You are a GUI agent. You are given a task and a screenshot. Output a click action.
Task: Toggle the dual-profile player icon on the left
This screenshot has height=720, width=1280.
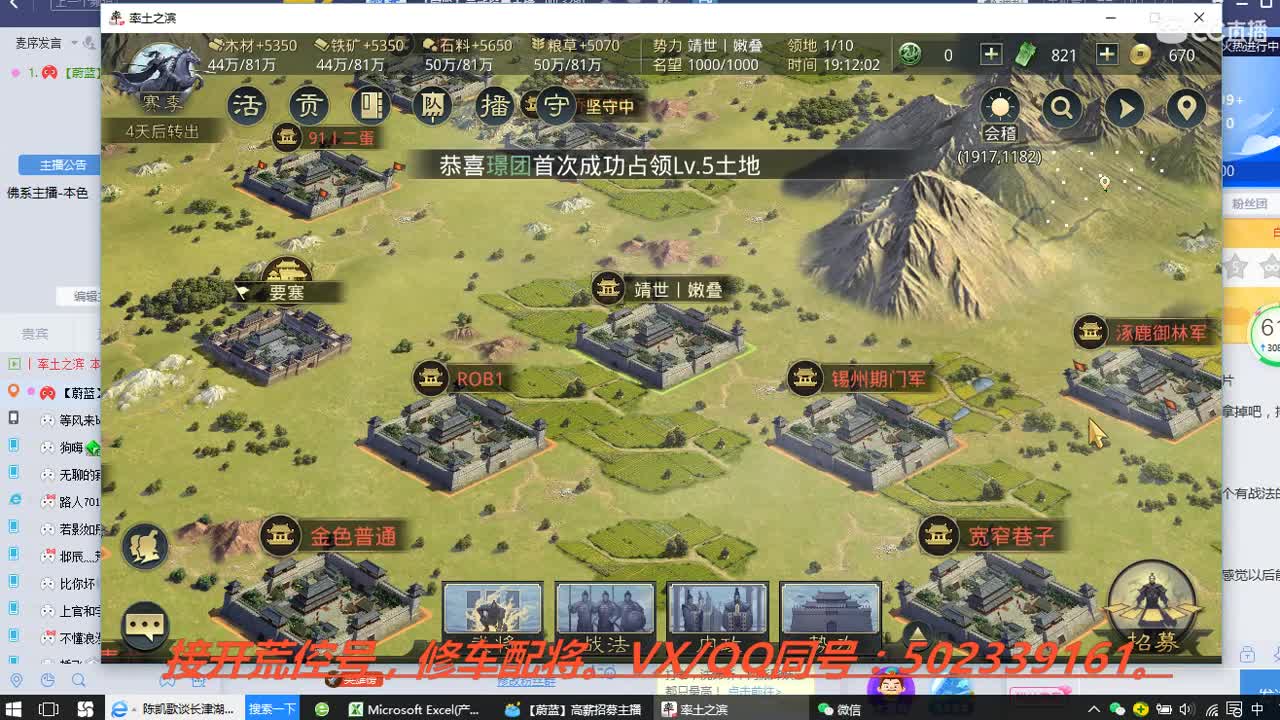coord(143,545)
